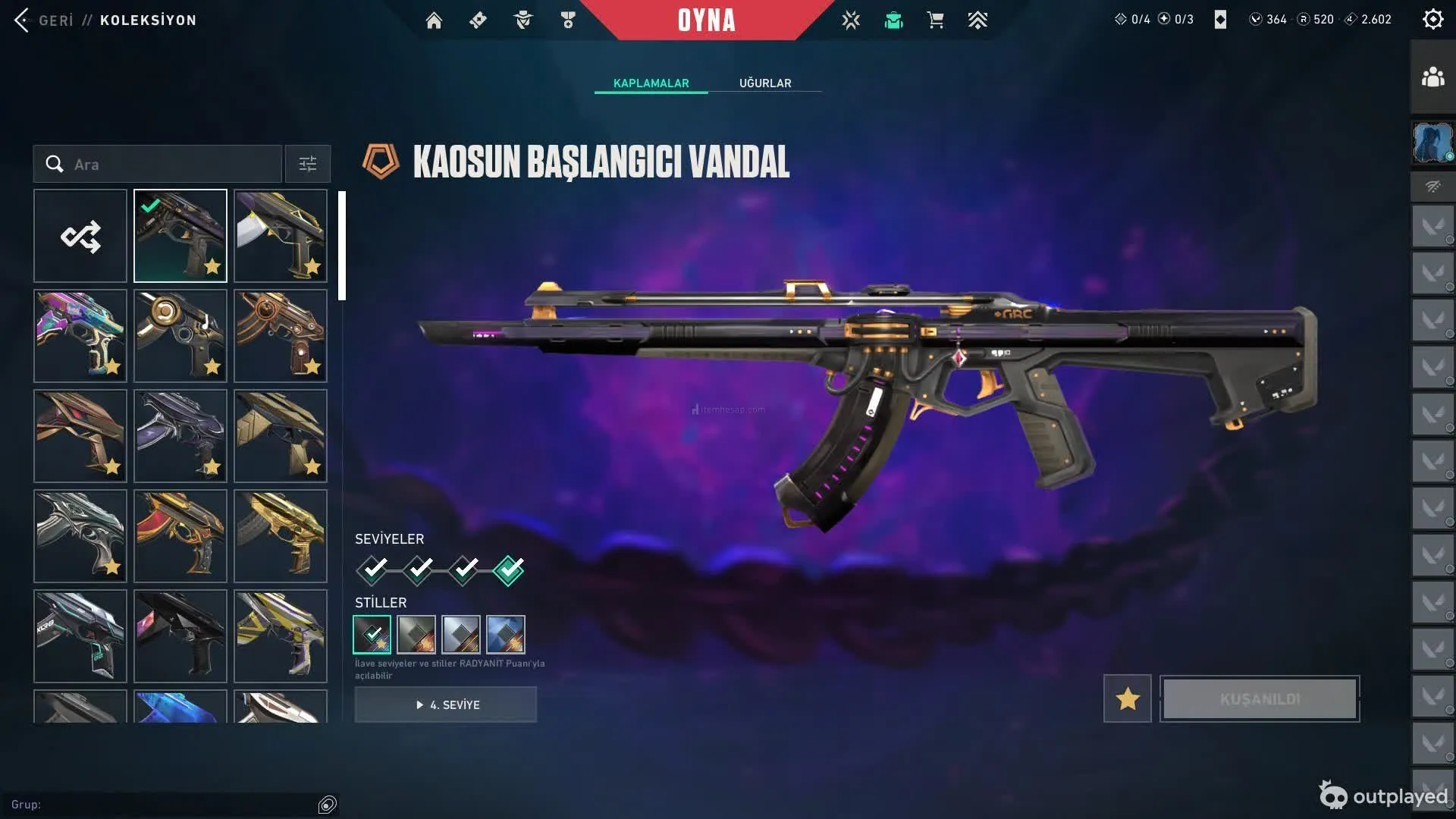
Task: Click the red OYNA play button
Action: 706,20
